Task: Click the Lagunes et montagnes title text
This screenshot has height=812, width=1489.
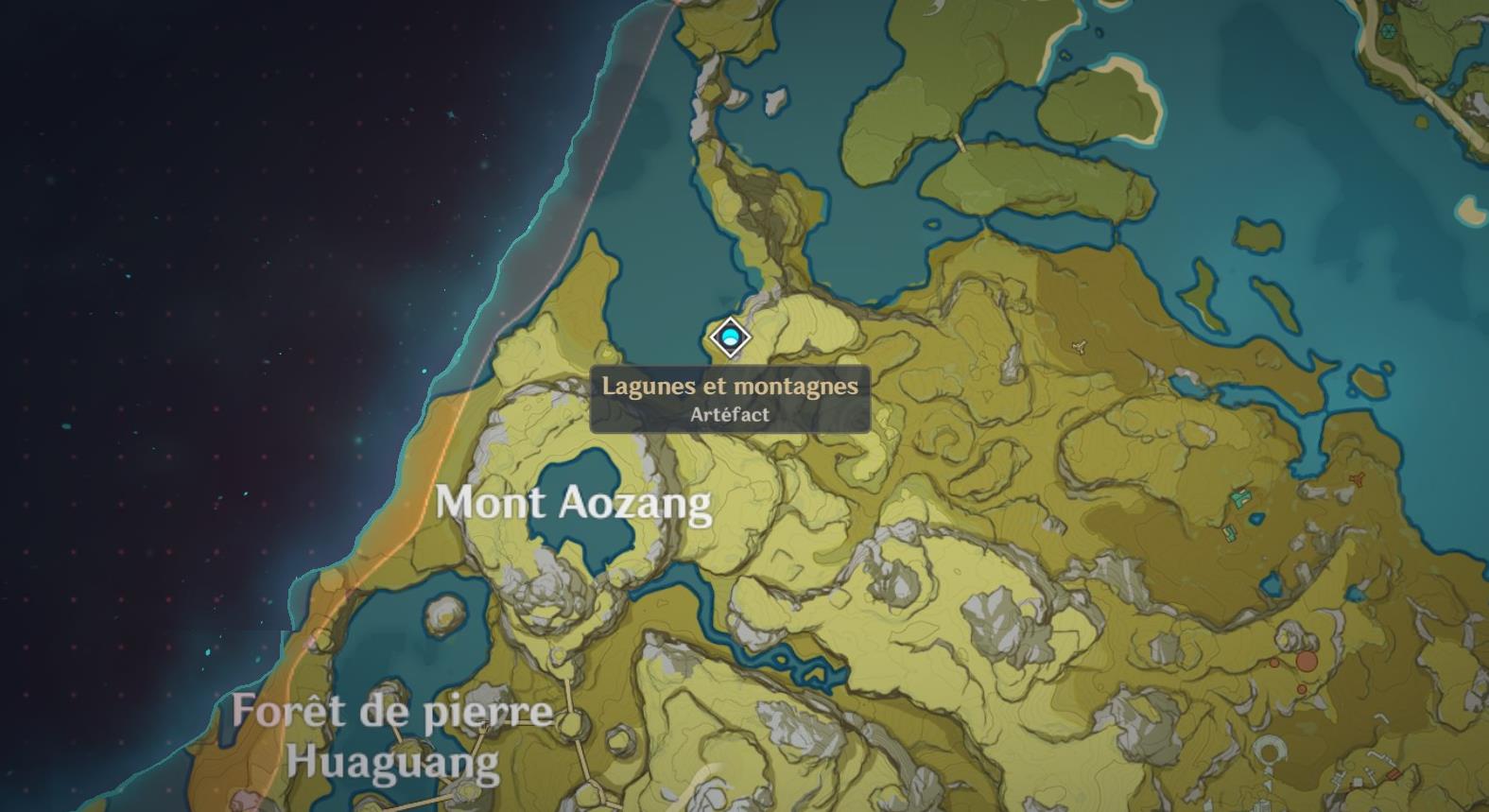Action: click(730, 386)
